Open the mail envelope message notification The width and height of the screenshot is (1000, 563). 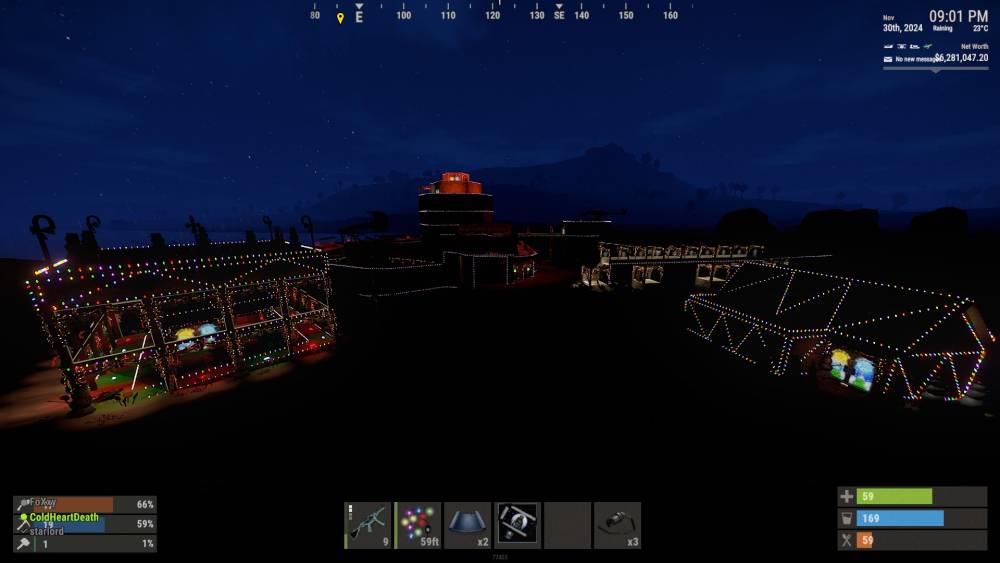[x=887, y=59]
